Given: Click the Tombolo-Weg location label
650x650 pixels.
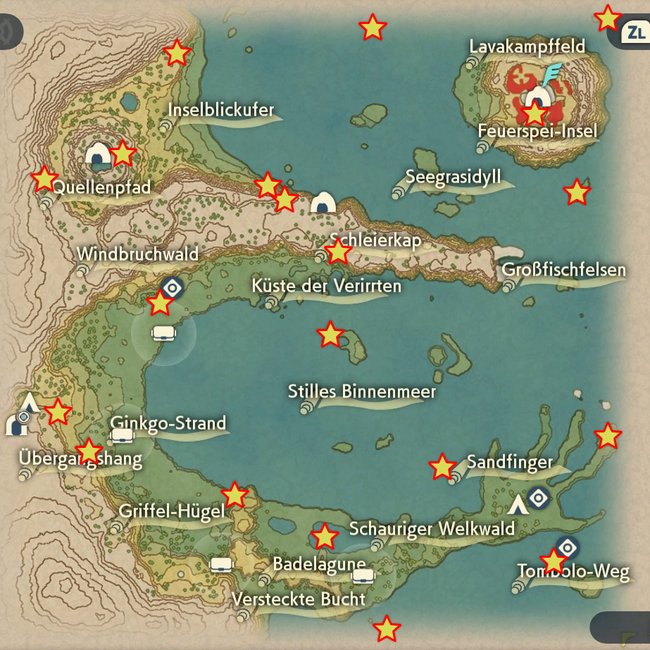Looking at the screenshot, I should tap(573, 572).
